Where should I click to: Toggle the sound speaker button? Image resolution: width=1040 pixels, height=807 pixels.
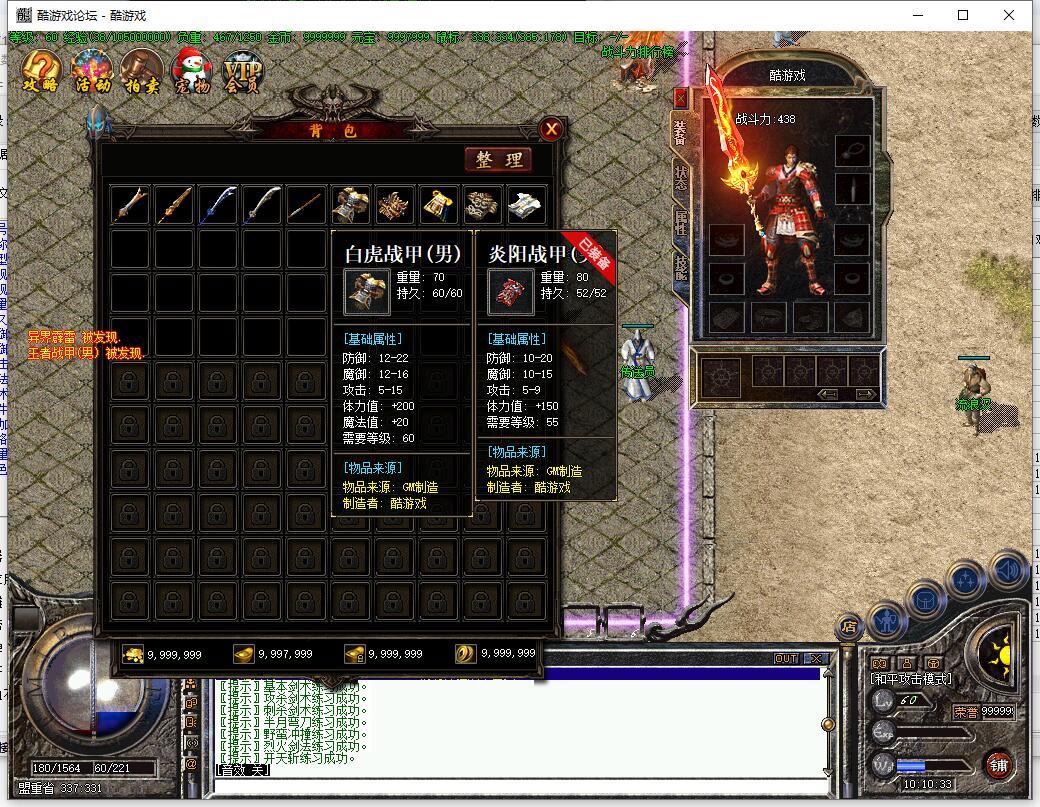tap(1009, 570)
